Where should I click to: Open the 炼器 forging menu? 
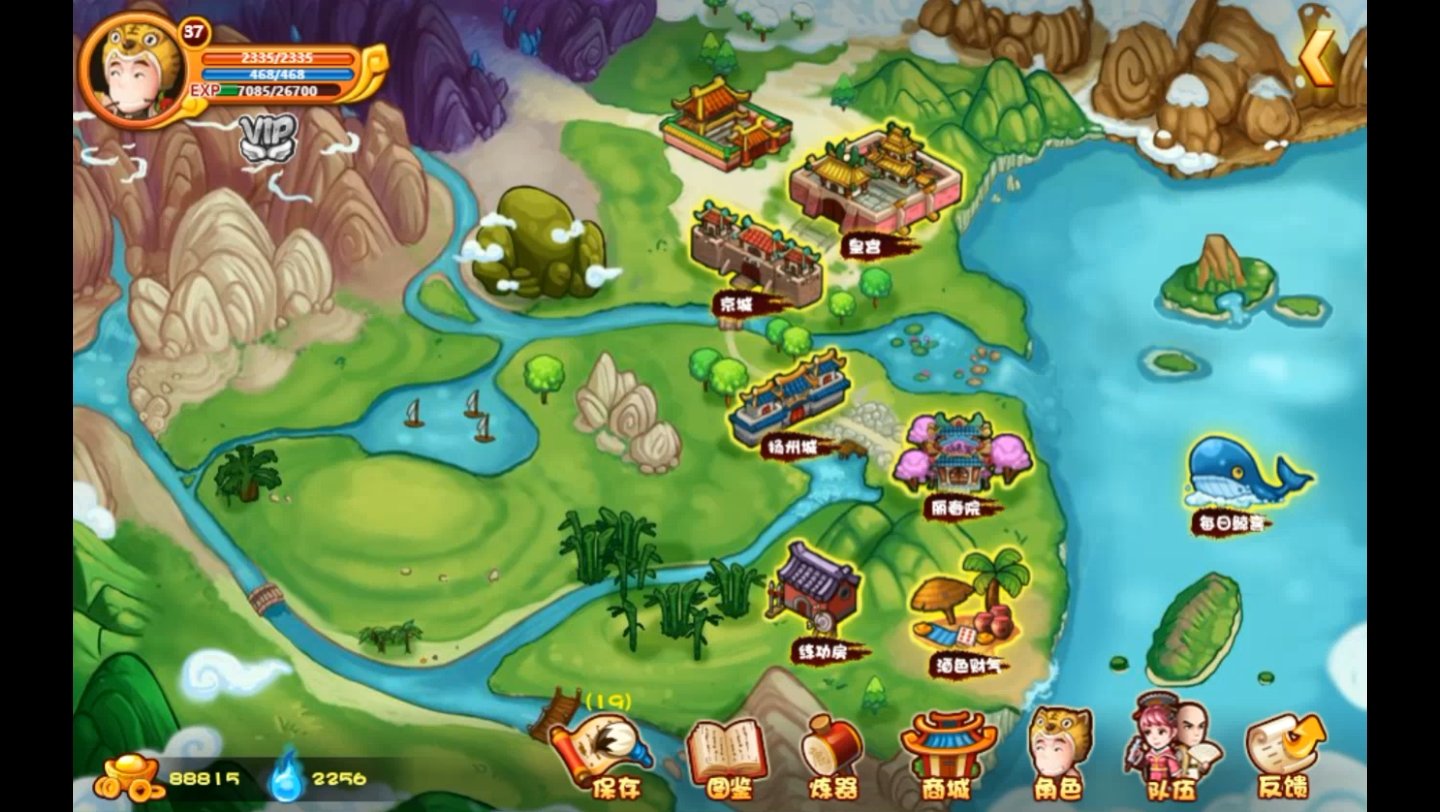831,757
